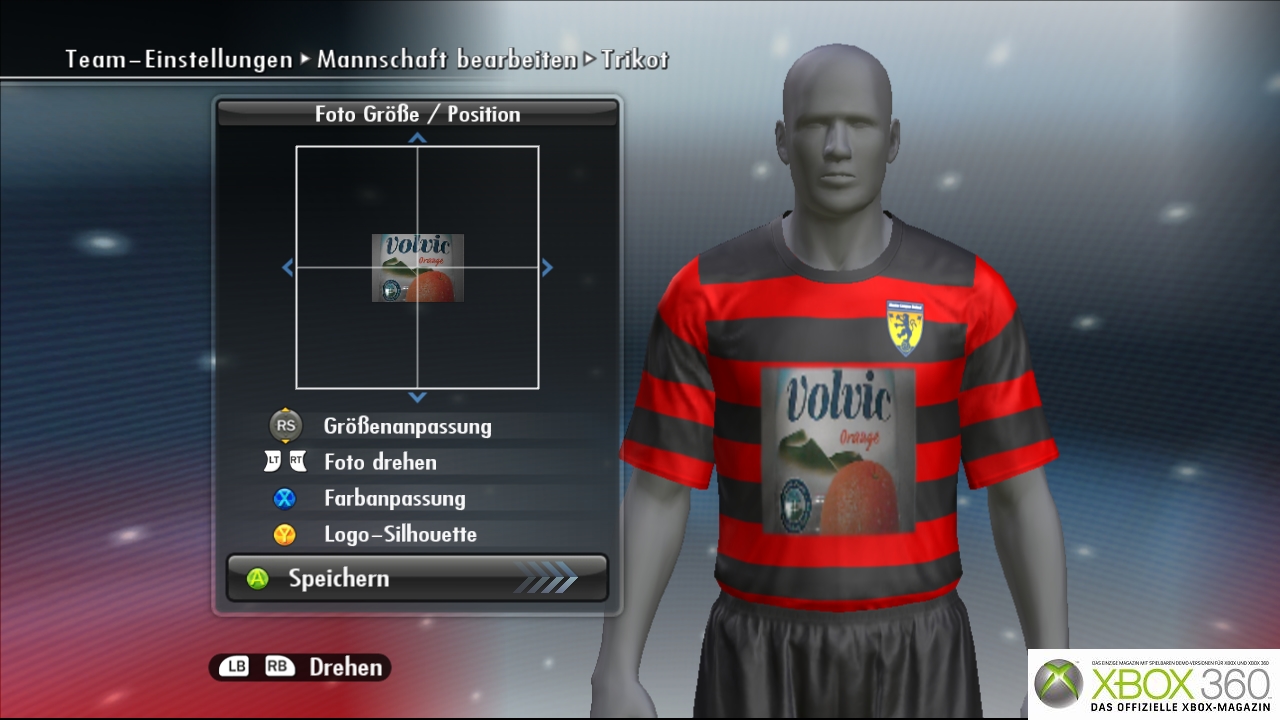The height and width of the screenshot is (720, 1280).
Task: Move the photo down using the bottom arrow
Action: [x=418, y=397]
